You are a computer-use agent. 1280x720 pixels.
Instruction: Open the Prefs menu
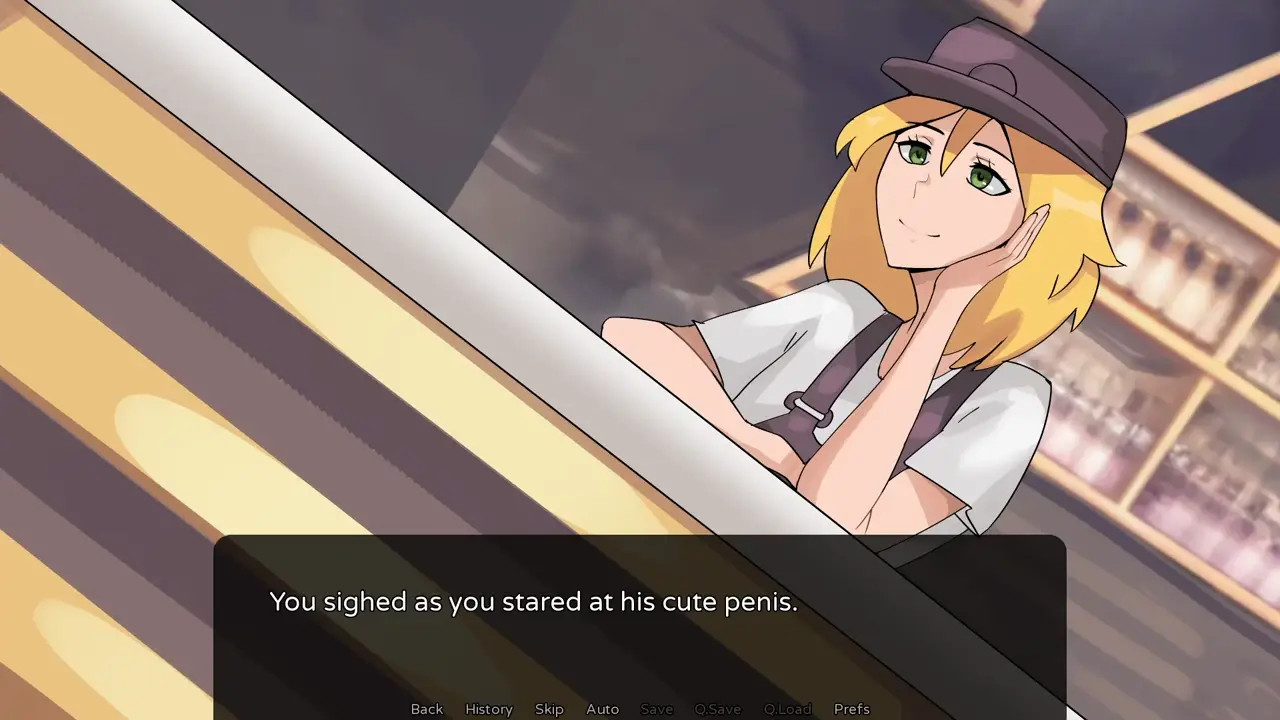[x=852, y=709]
